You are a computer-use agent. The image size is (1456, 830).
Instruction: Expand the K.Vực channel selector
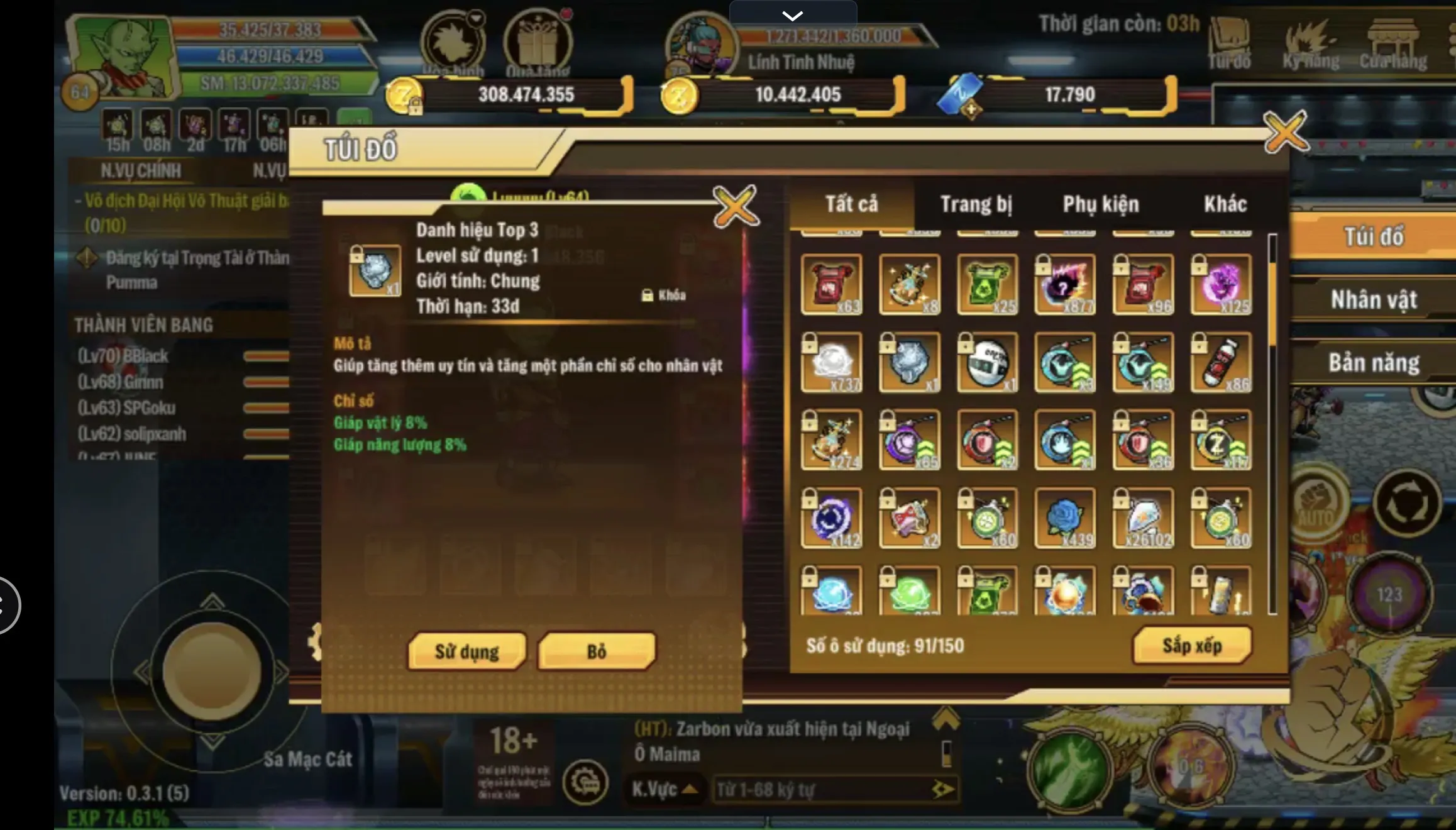665,789
